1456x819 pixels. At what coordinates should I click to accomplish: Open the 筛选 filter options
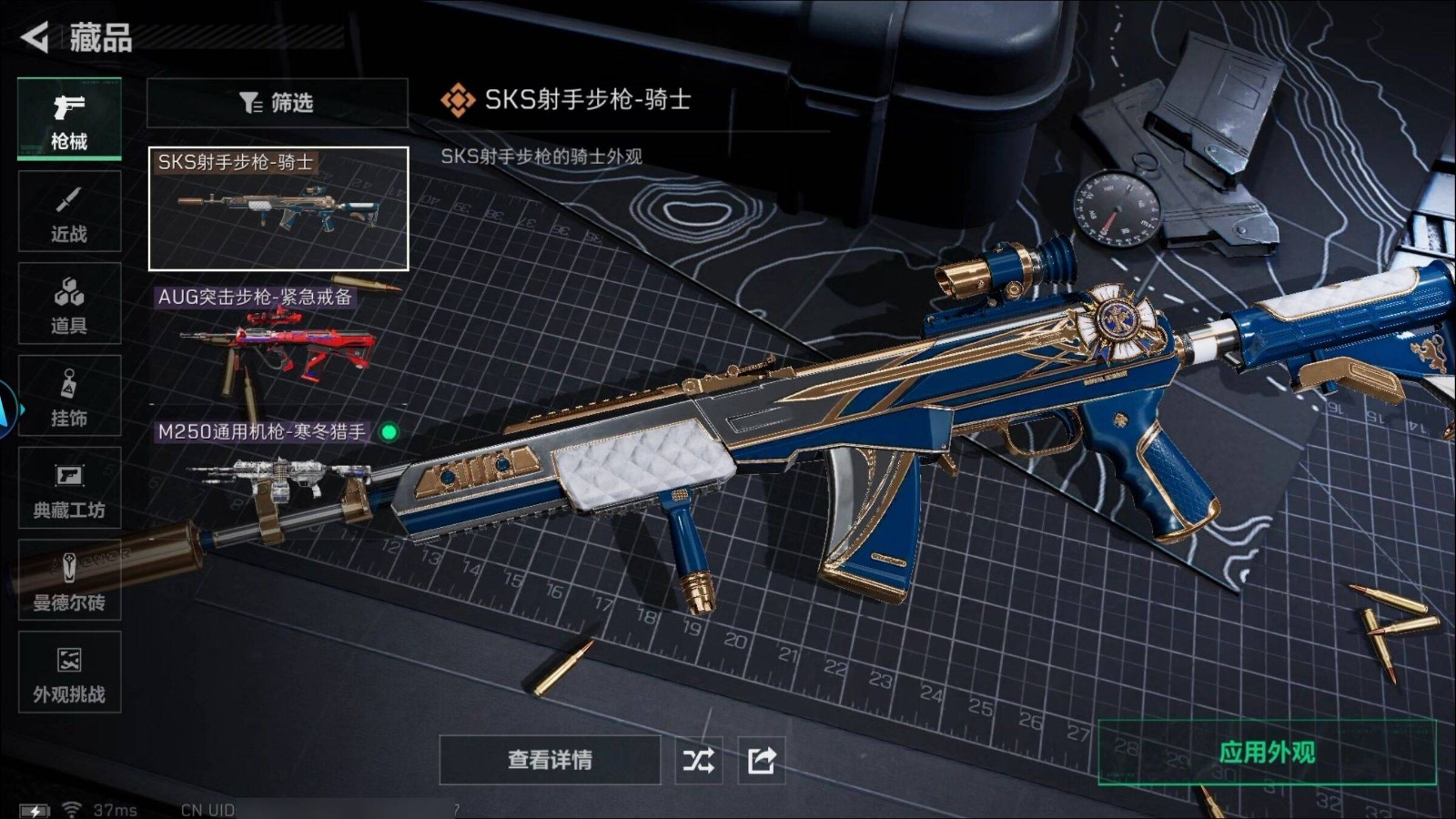(x=277, y=103)
